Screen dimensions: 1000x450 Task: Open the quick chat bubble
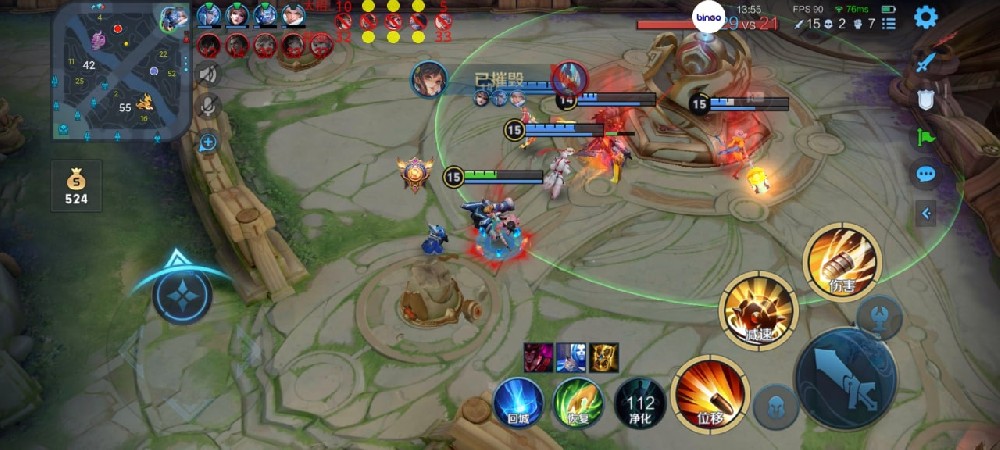click(926, 174)
